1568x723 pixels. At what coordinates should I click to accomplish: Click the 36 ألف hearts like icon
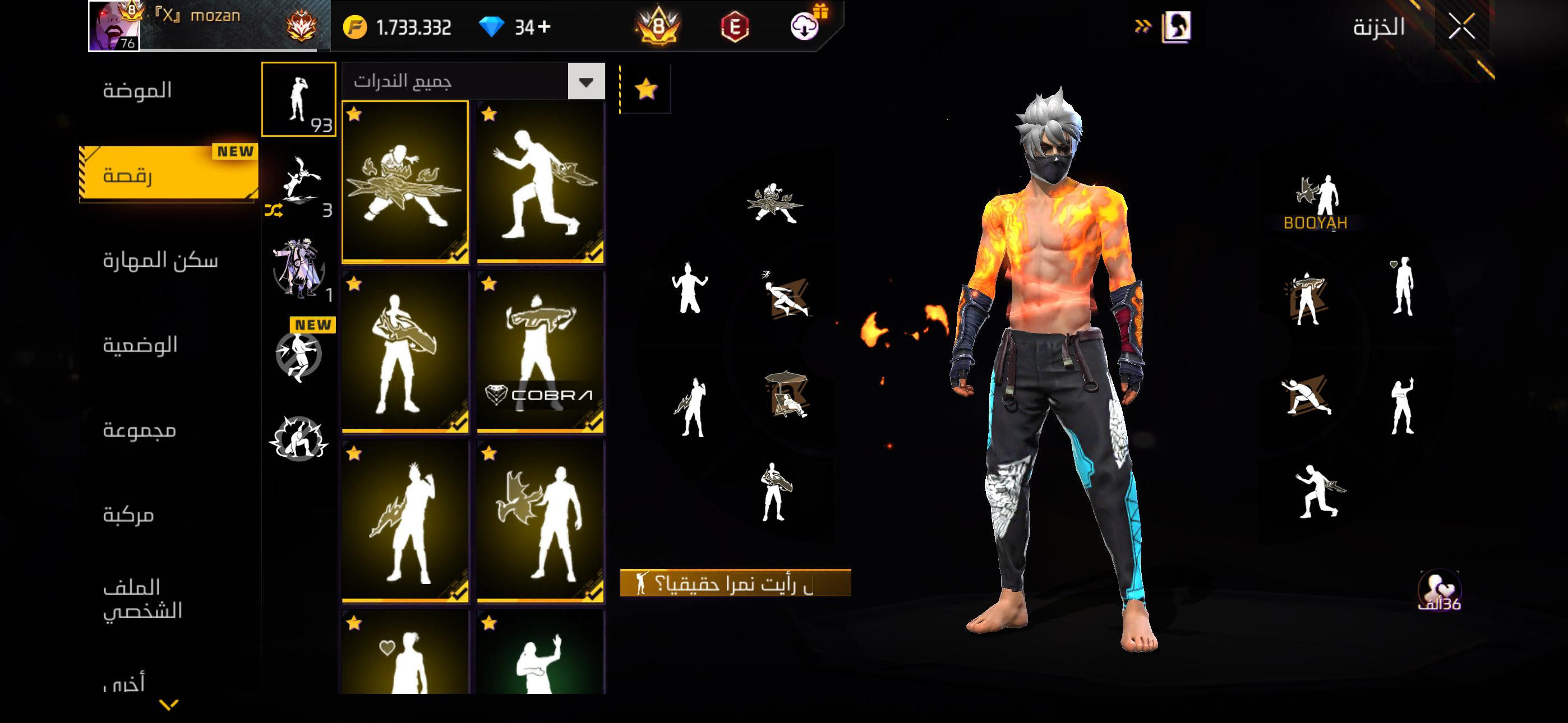pyautogui.click(x=1439, y=590)
